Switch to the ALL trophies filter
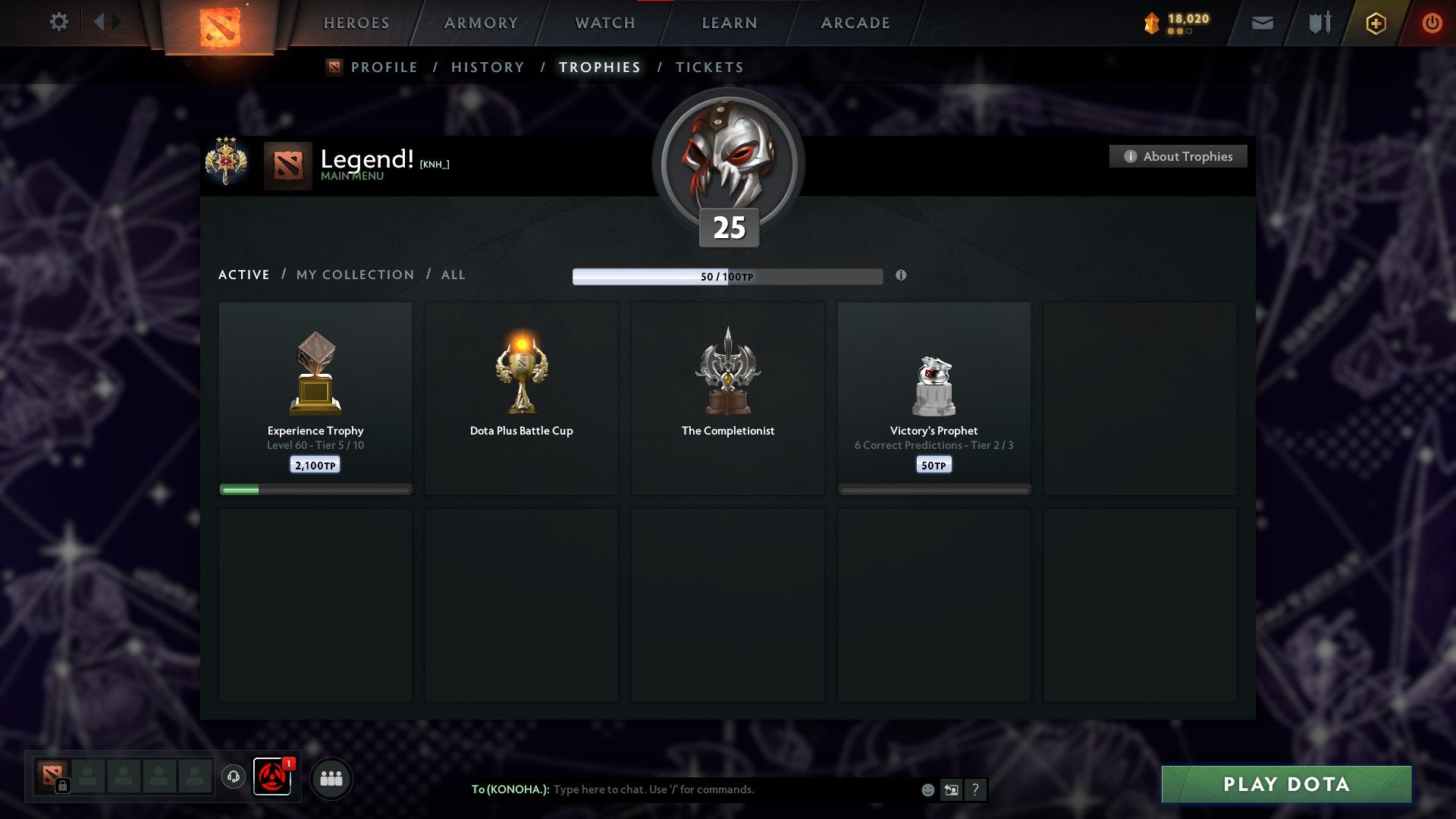The width and height of the screenshot is (1456, 819). (x=453, y=275)
